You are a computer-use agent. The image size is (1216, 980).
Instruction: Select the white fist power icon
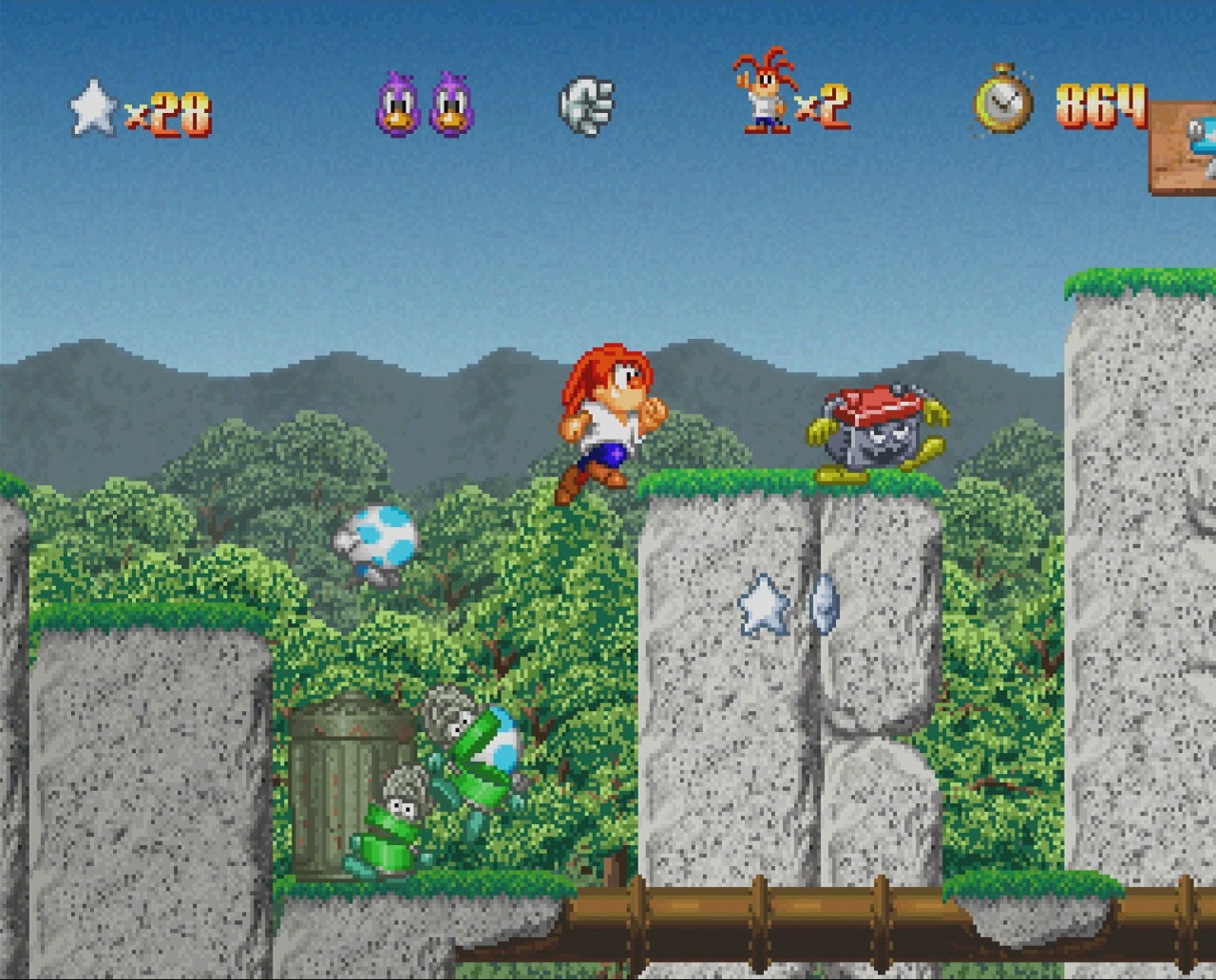585,104
